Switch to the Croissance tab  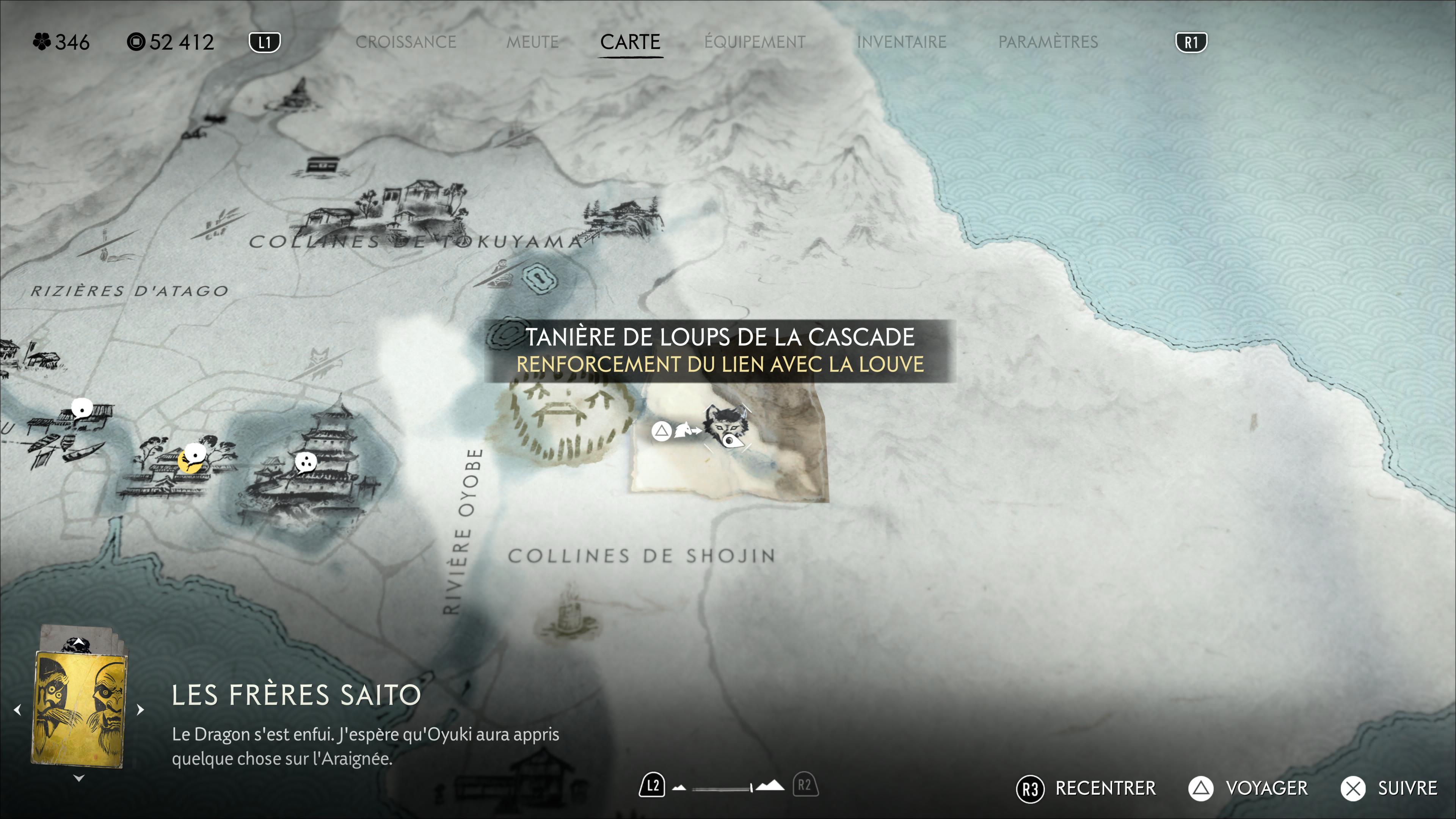tap(405, 42)
